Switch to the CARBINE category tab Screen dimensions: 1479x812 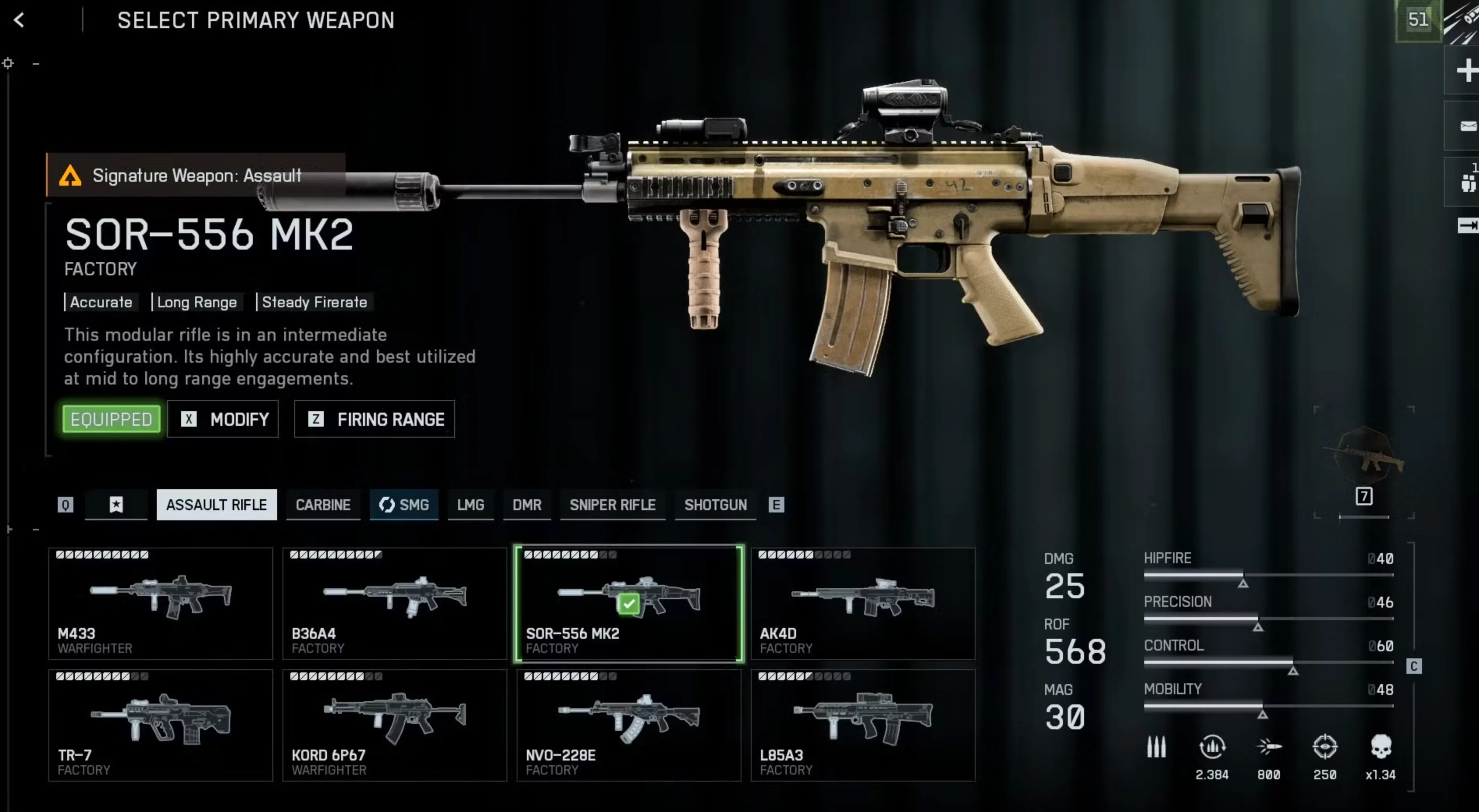click(x=323, y=505)
